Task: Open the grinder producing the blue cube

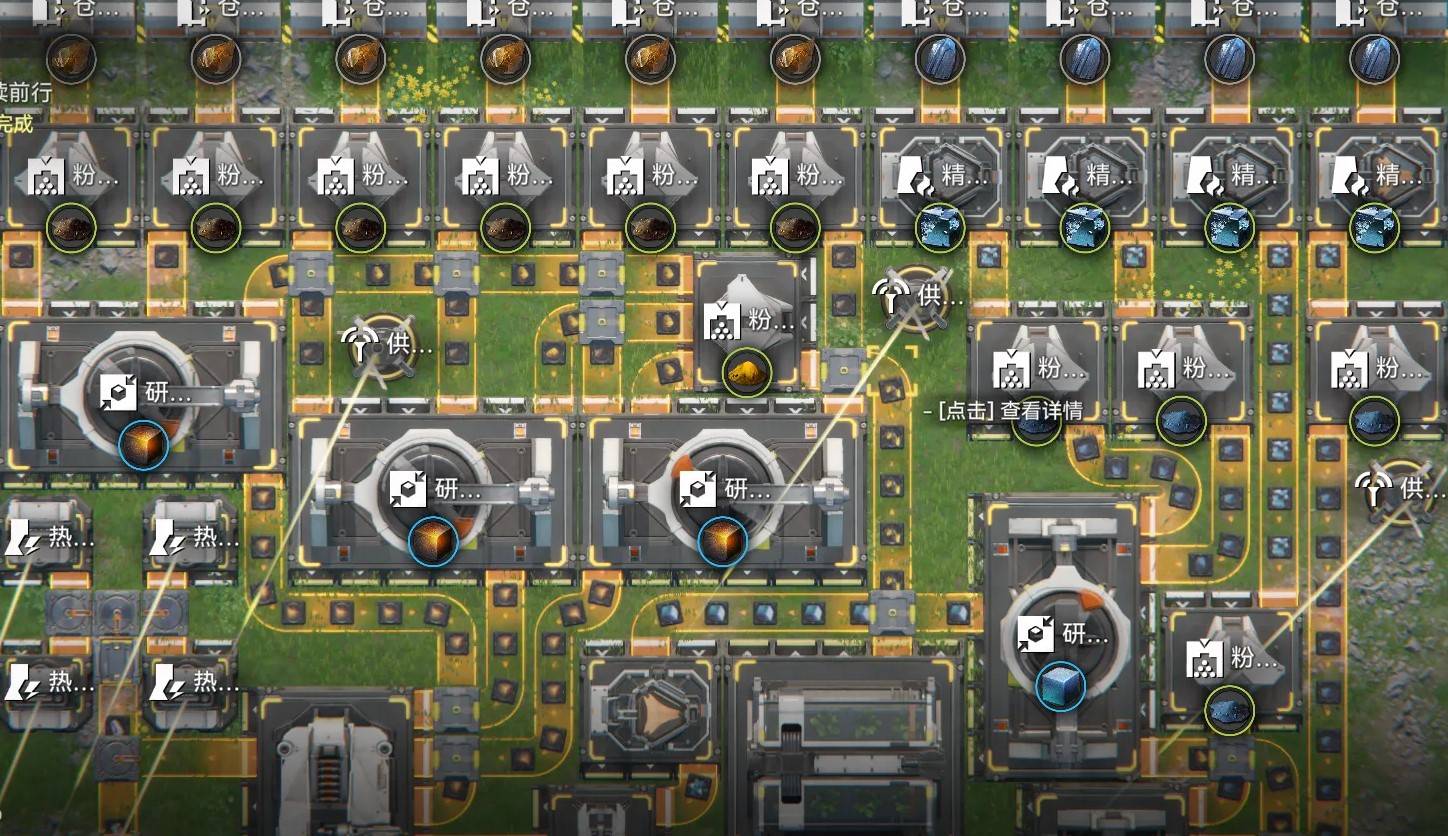Action: 1060,636
